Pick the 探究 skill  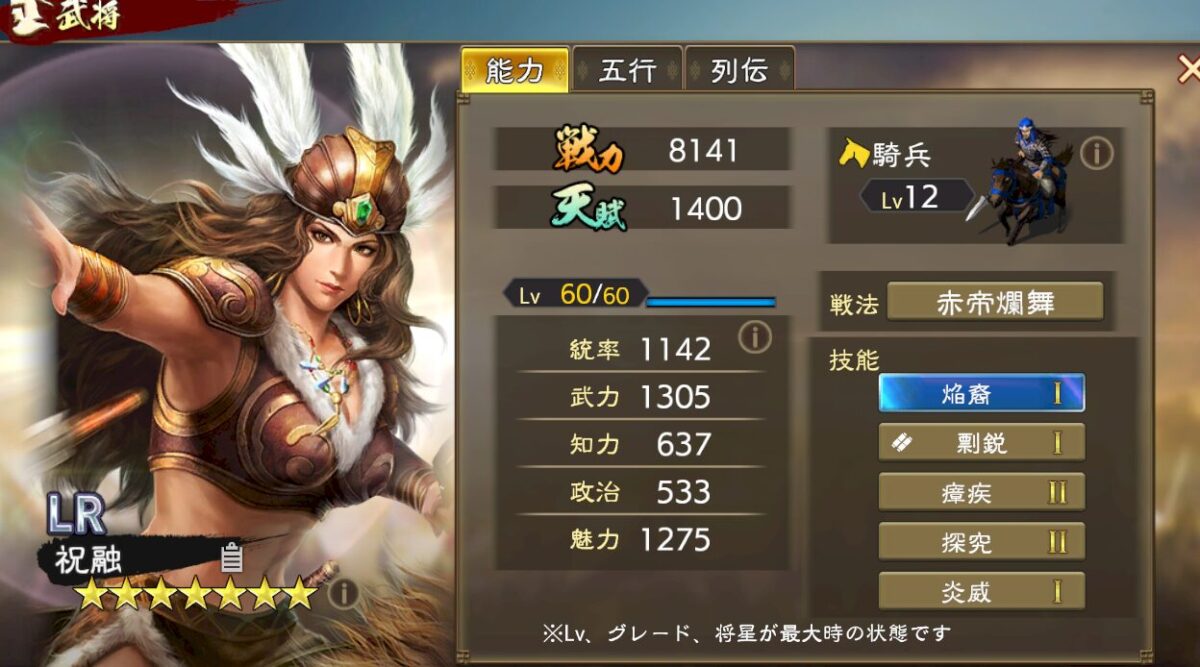pos(981,542)
